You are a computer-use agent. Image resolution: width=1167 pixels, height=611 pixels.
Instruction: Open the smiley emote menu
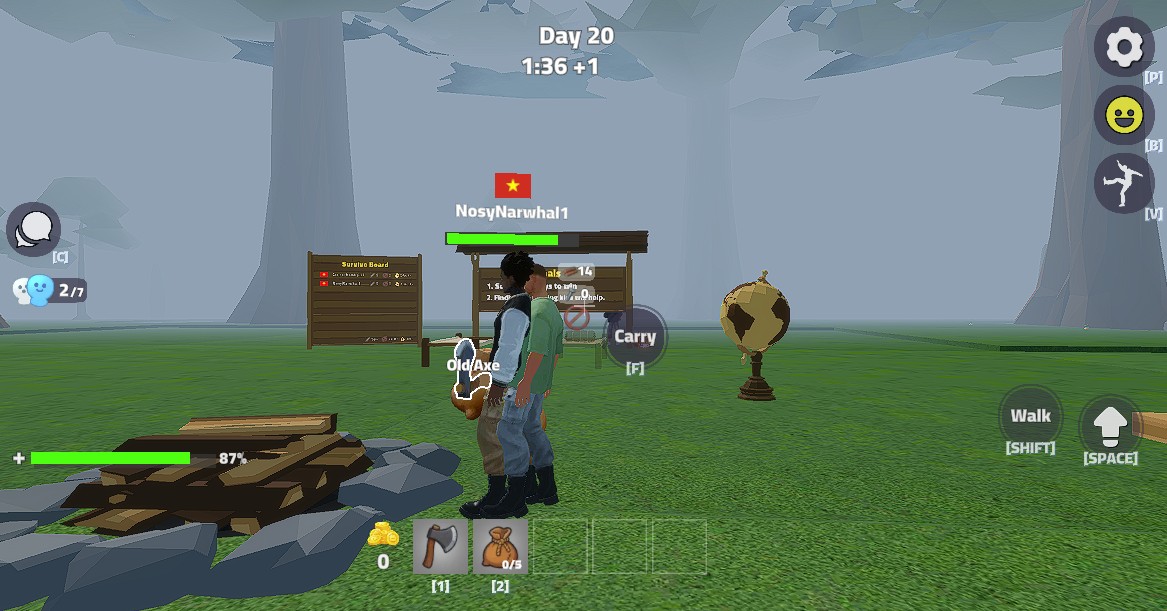pos(1124,115)
